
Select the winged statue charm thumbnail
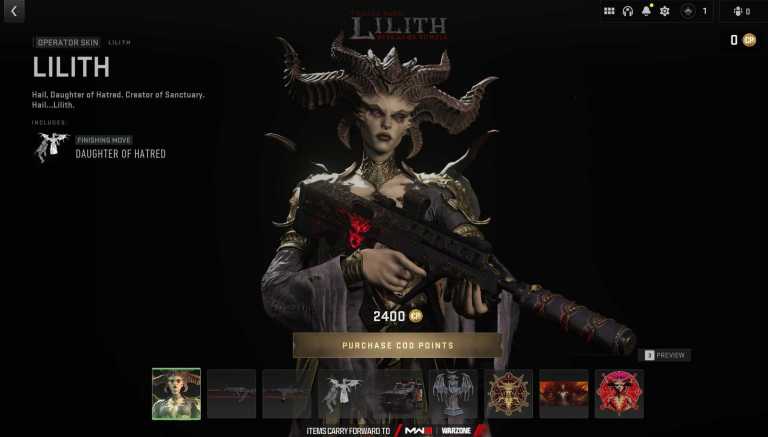click(453, 393)
